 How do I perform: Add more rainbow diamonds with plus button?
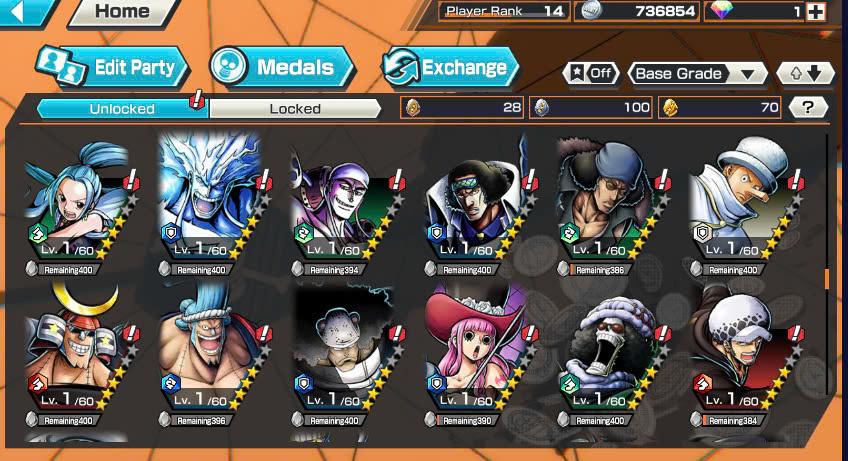(x=816, y=12)
